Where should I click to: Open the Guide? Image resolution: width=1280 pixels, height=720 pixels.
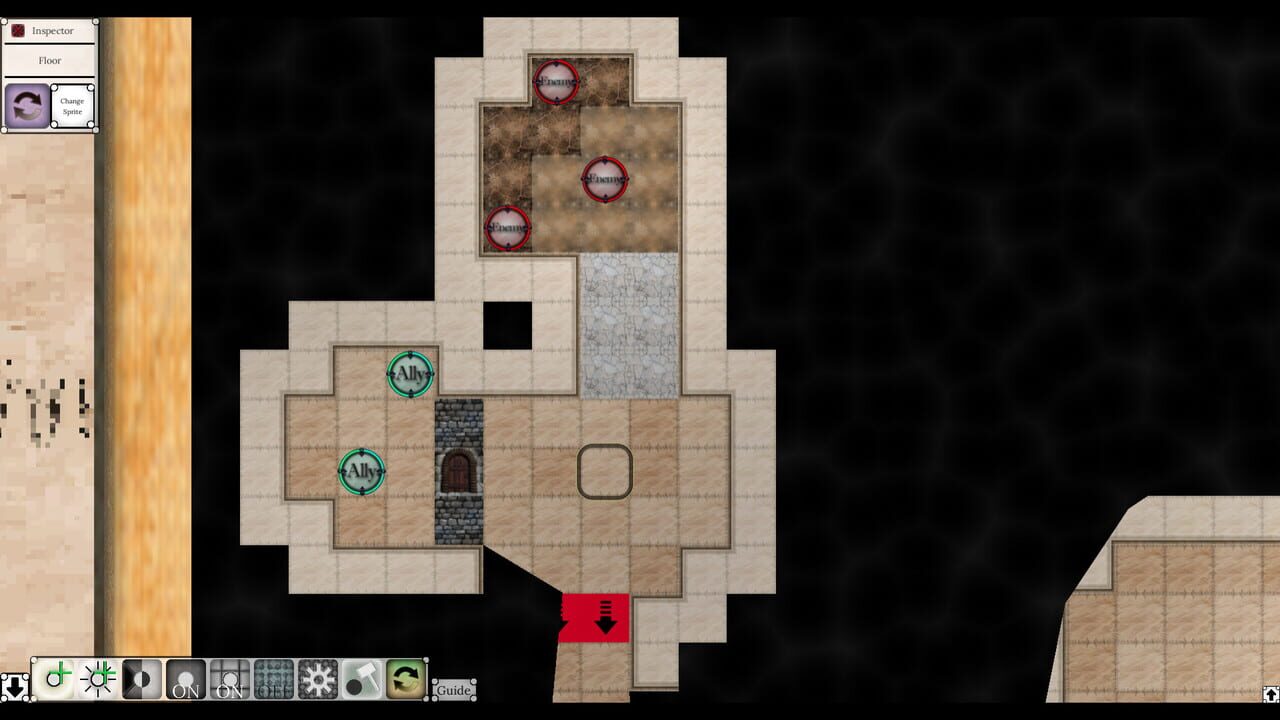pyautogui.click(x=453, y=690)
